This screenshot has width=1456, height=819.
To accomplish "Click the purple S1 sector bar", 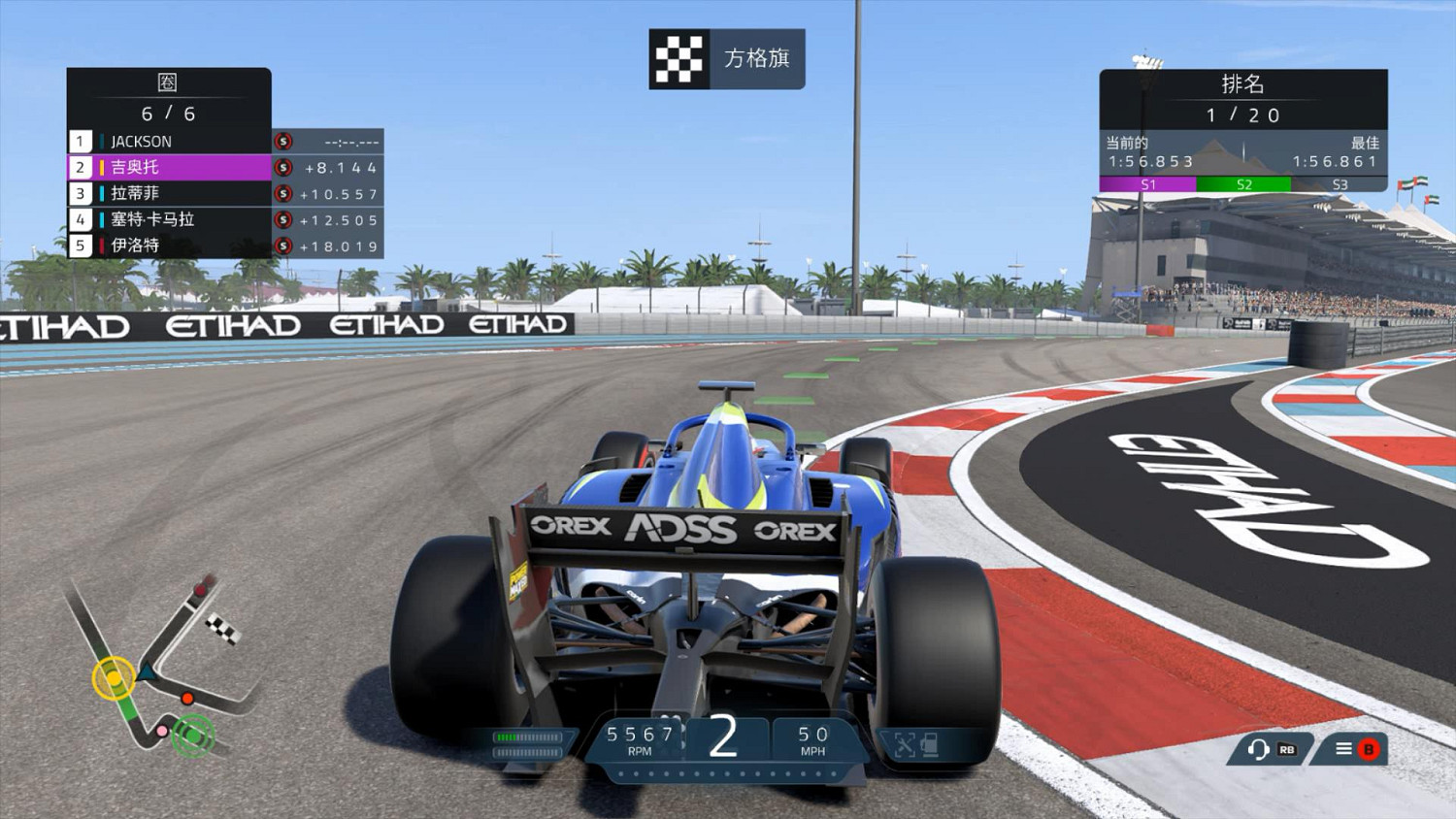I will point(1149,183).
